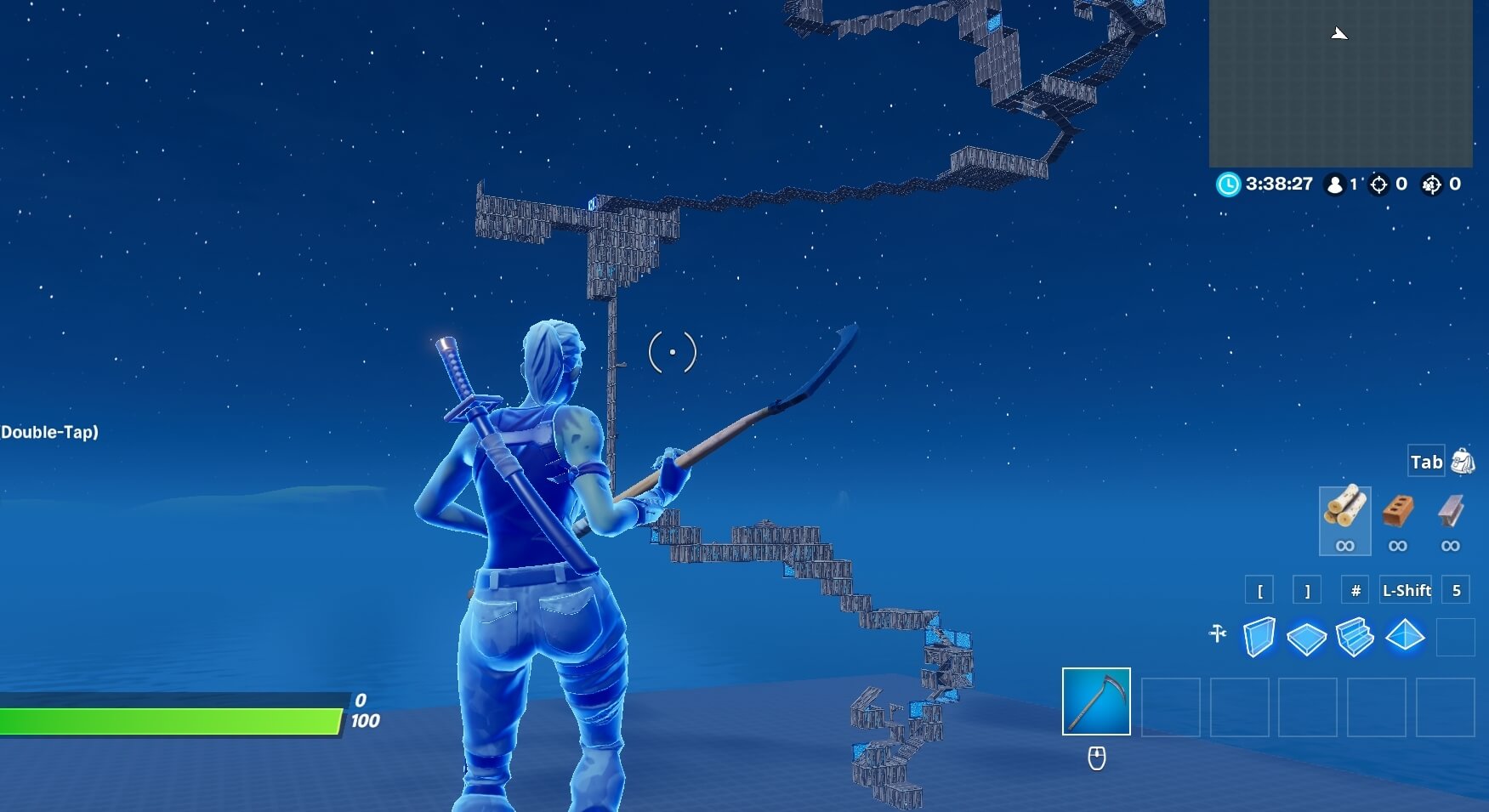Click the Double-Tap prompt text
The height and width of the screenshot is (812, 1489).
click(x=49, y=432)
